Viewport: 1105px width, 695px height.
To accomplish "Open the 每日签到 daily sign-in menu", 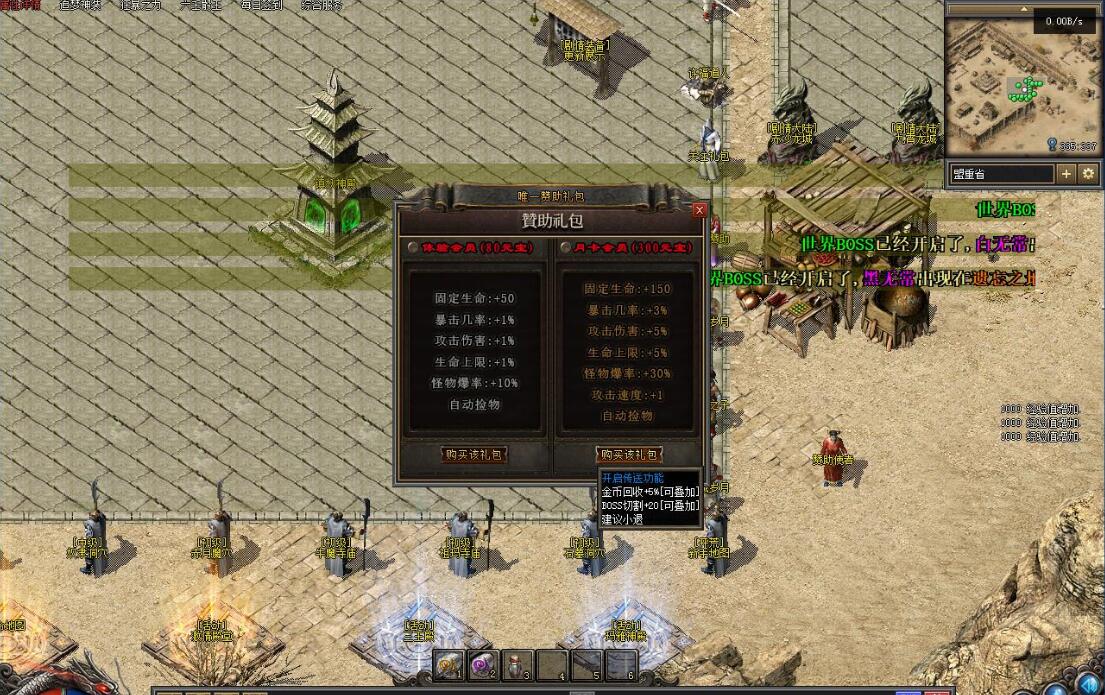I will 262,5.
